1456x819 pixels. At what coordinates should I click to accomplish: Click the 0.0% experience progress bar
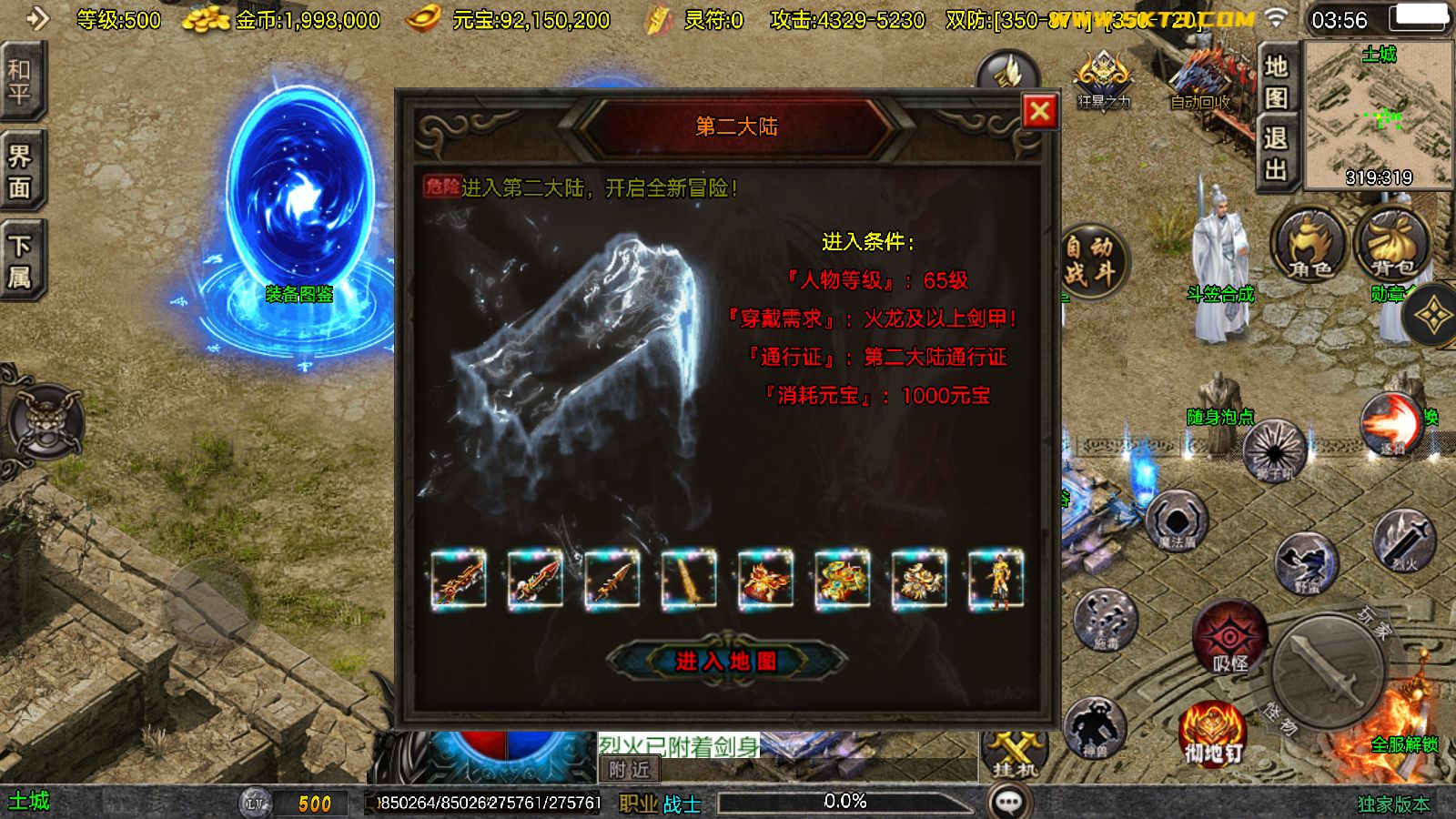click(x=842, y=802)
